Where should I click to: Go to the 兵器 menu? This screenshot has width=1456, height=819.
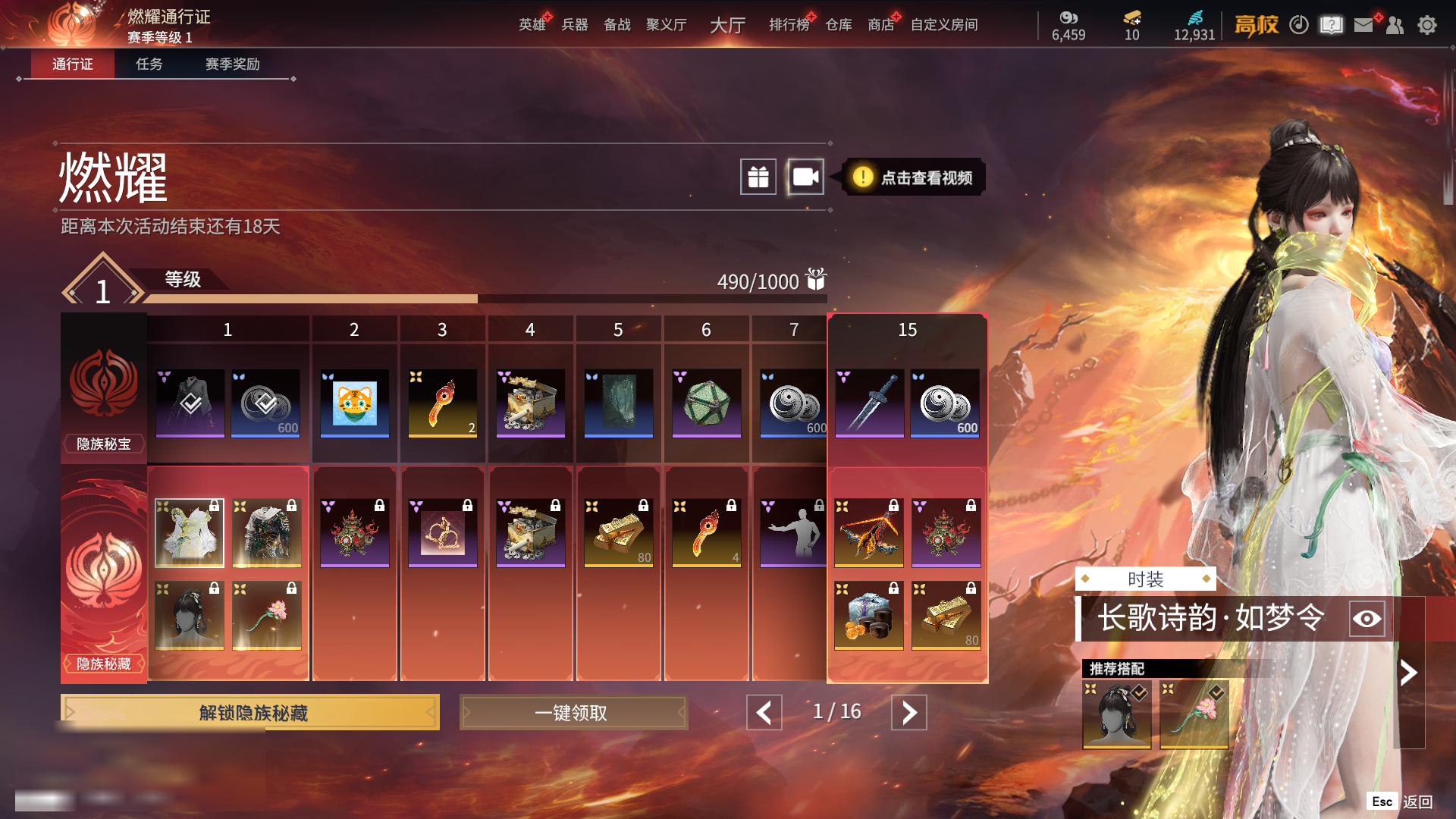575,25
